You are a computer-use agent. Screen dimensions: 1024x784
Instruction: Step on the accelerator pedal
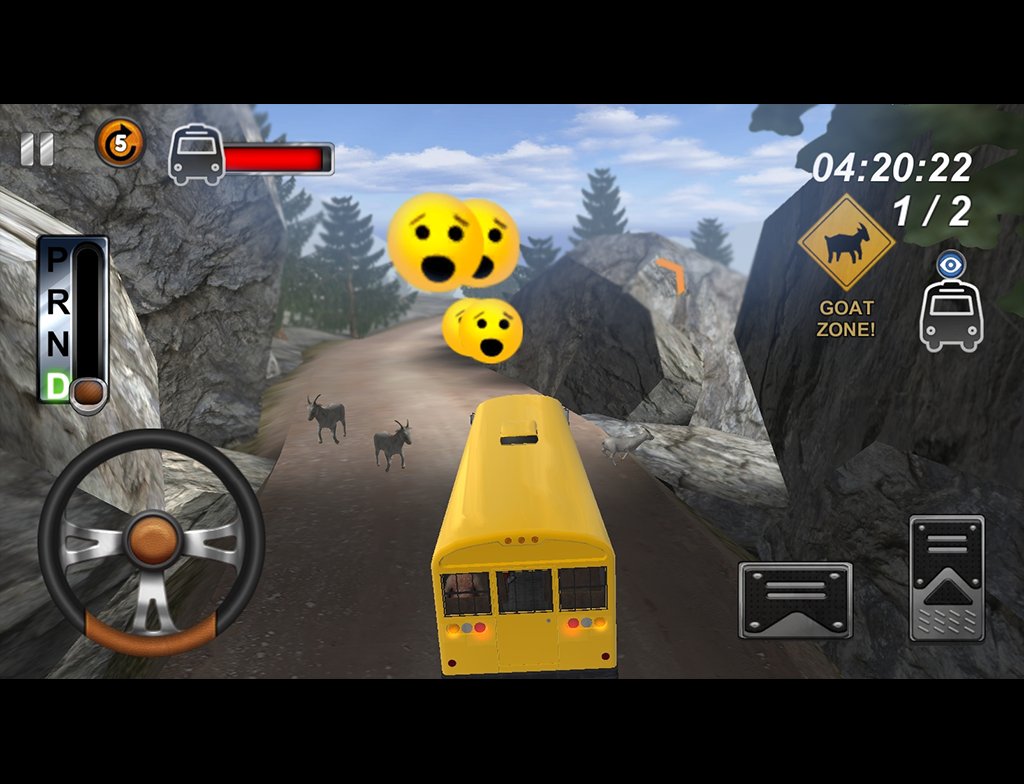click(x=946, y=577)
